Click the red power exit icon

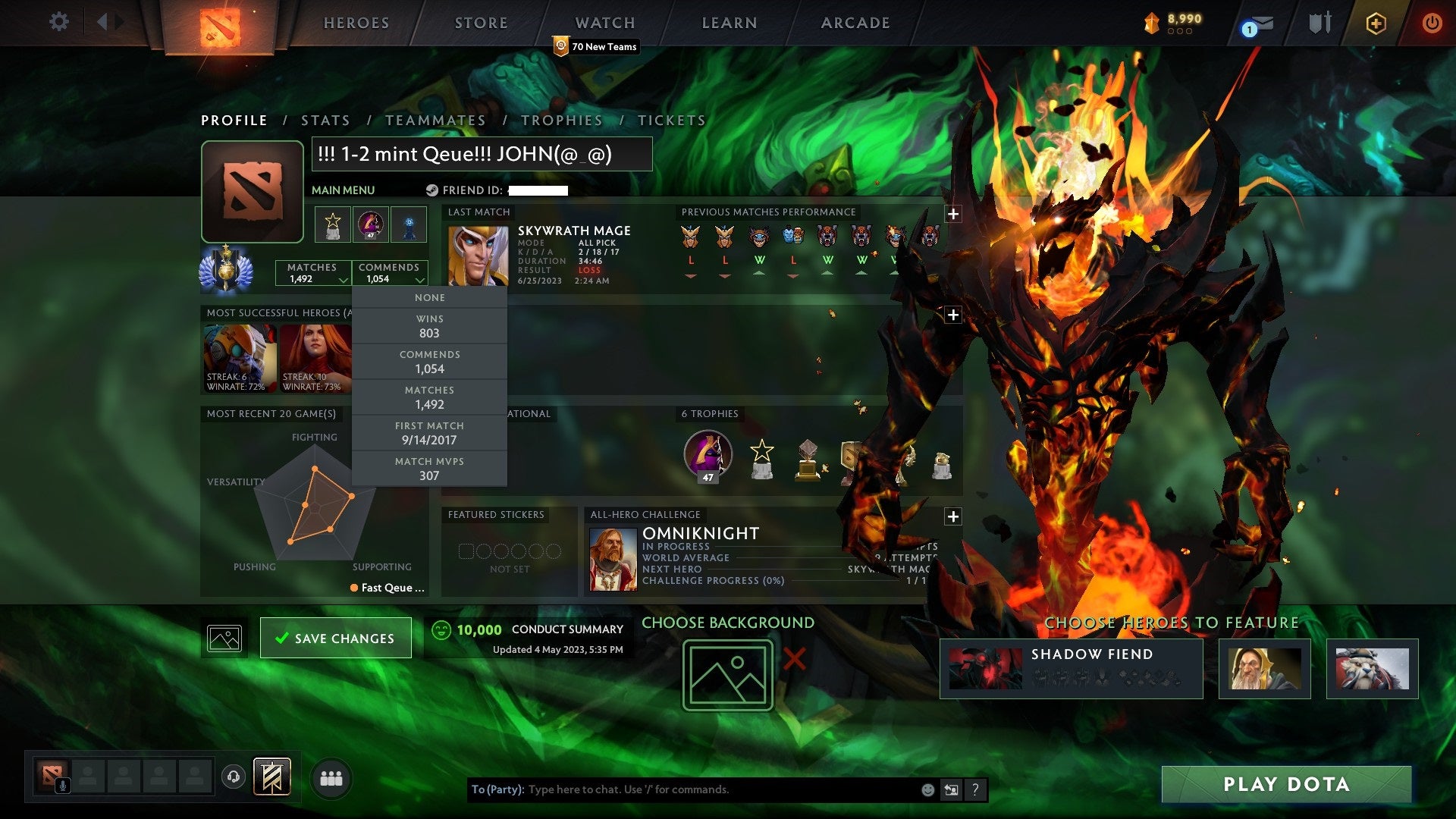point(1432,24)
